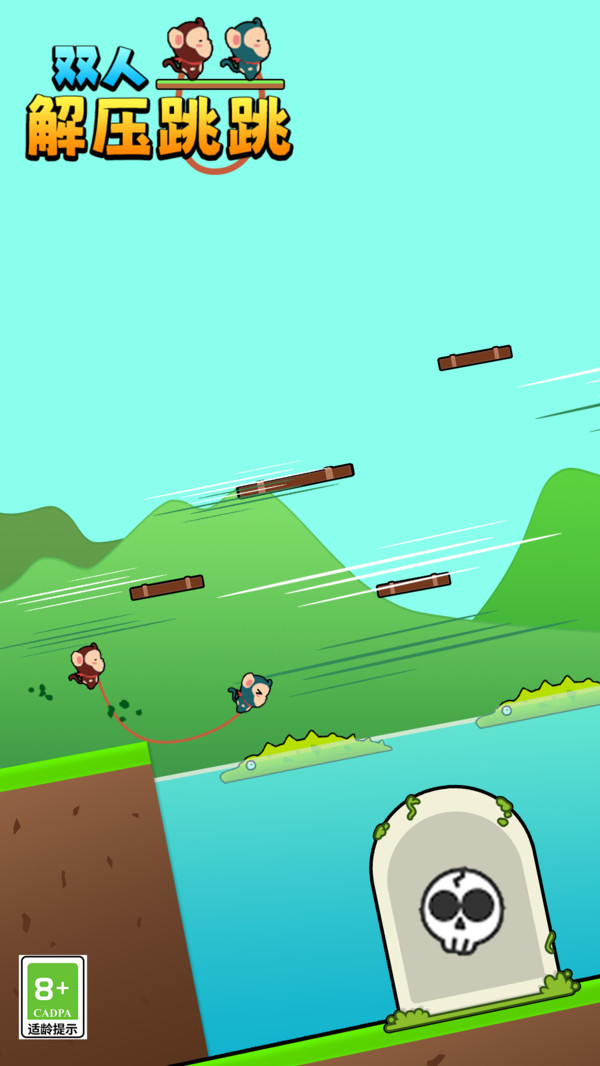This screenshot has width=600, height=1066.
Task: Open the CADPA 8+ age rating notice
Action: (x=52, y=996)
